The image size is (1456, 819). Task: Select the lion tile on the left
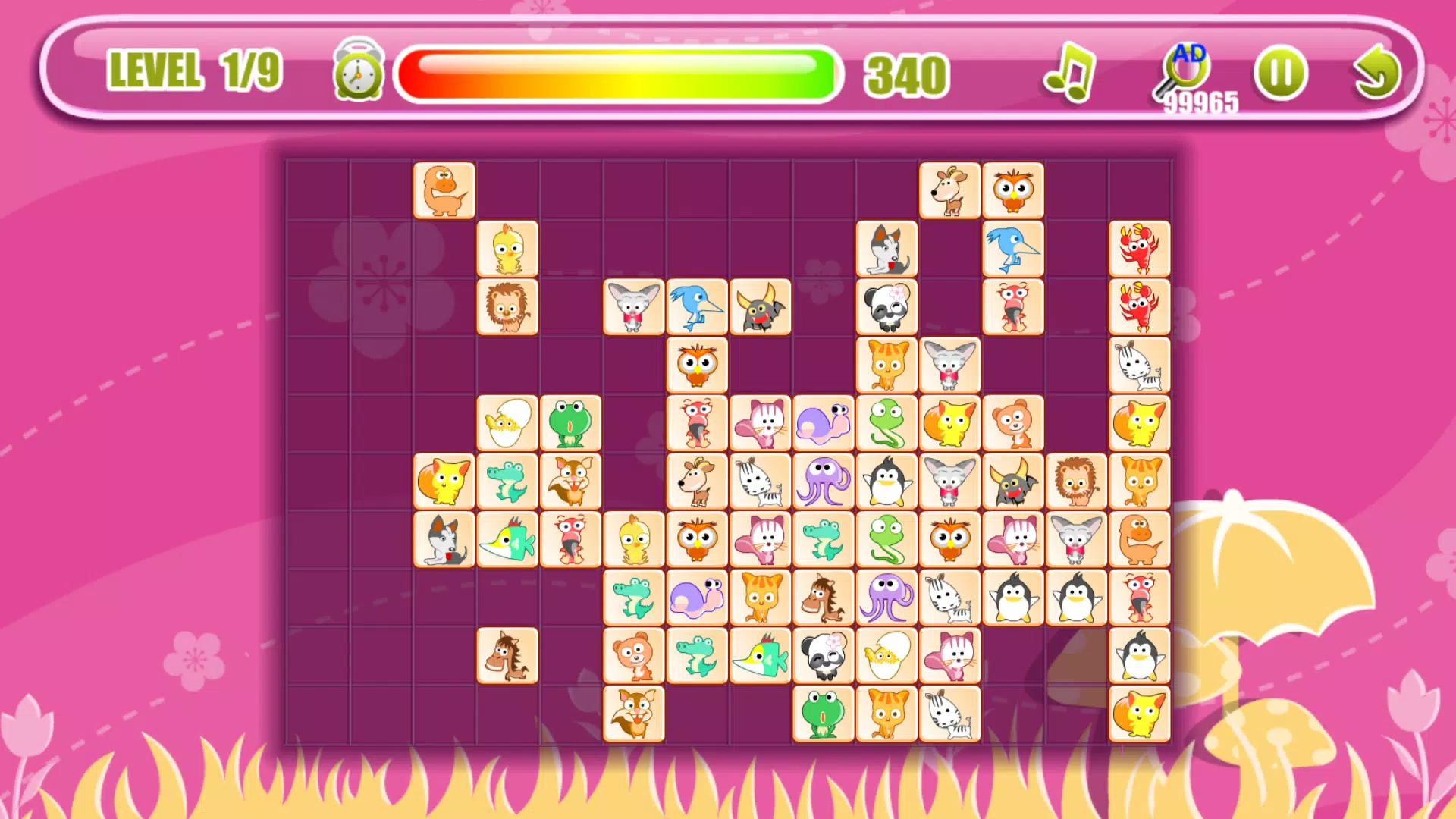click(508, 307)
